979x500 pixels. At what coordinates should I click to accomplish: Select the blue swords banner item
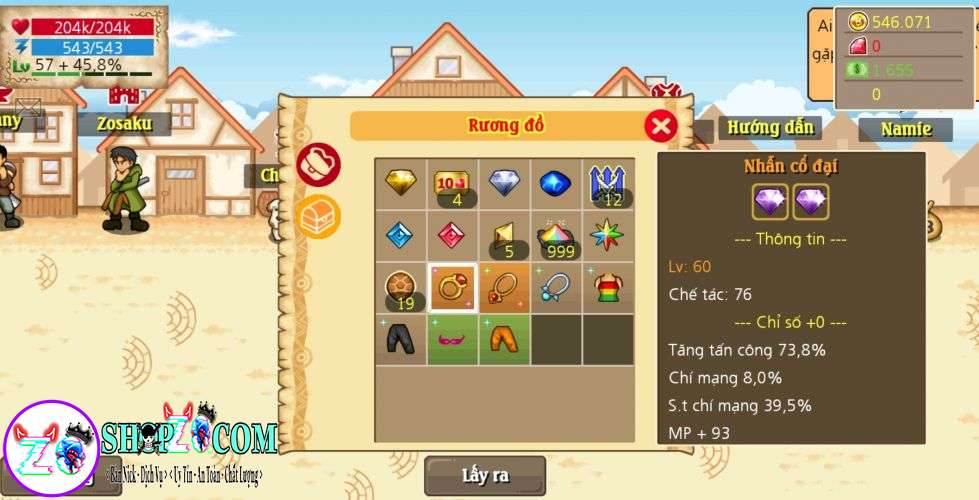click(x=608, y=184)
